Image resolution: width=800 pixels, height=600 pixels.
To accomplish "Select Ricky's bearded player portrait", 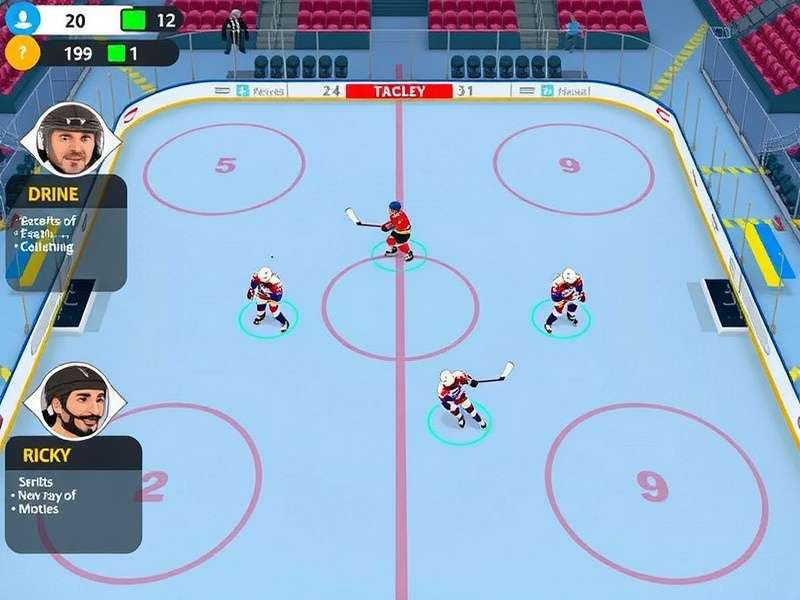I will [74, 400].
